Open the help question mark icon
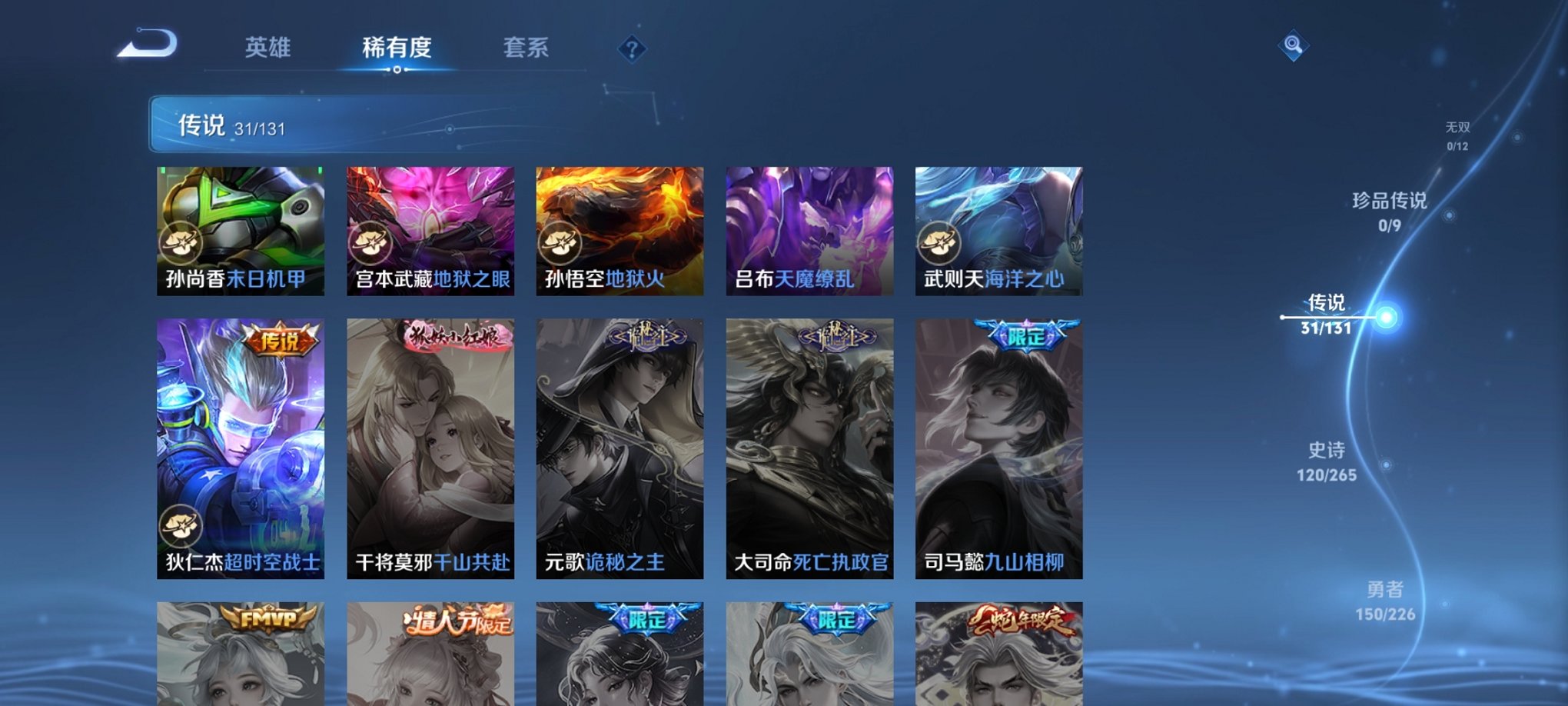The height and width of the screenshot is (706, 1568). tap(632, 50)
